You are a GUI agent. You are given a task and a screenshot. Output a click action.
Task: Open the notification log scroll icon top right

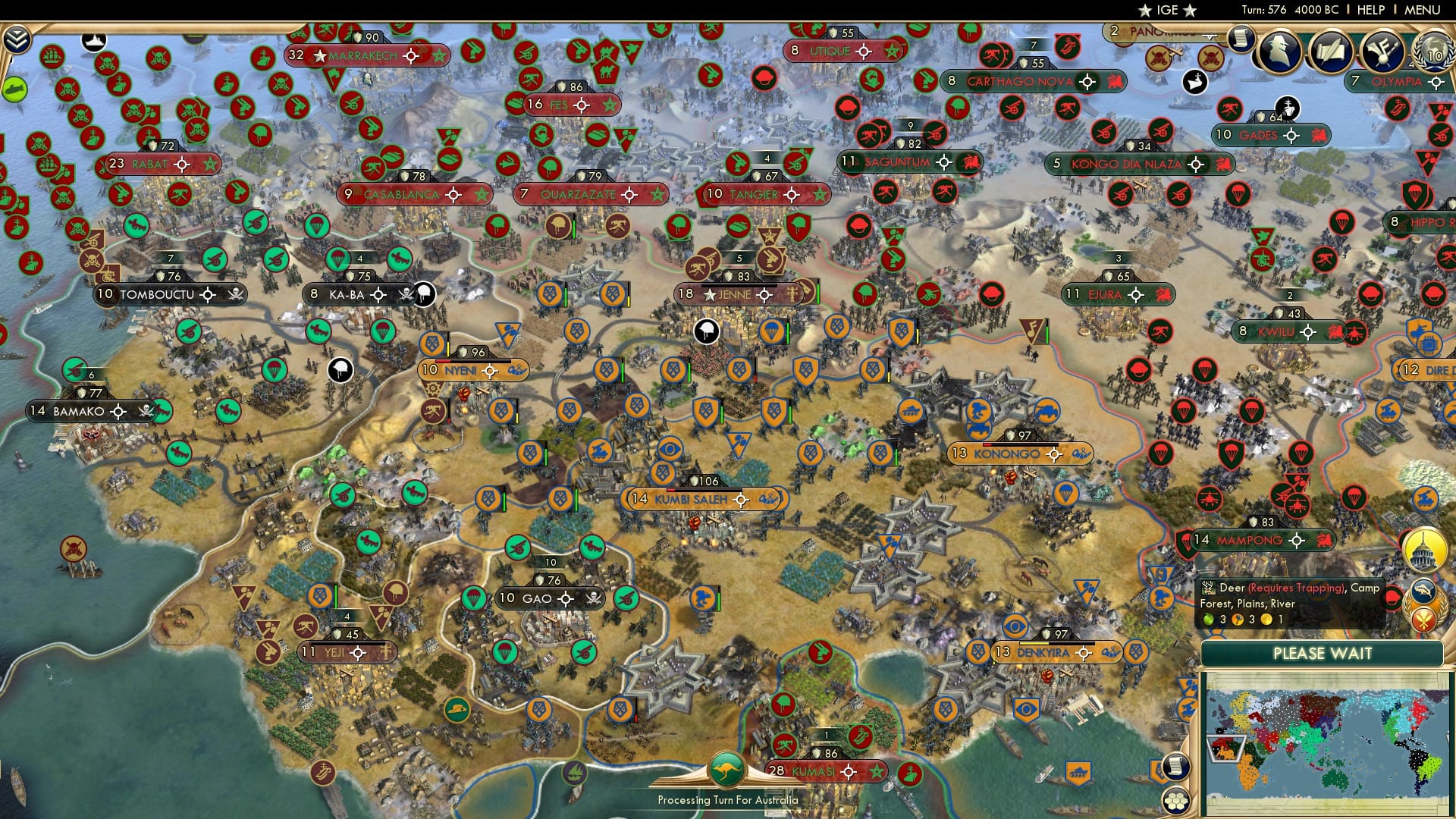pyautogui.click(x=1242, y=42)
